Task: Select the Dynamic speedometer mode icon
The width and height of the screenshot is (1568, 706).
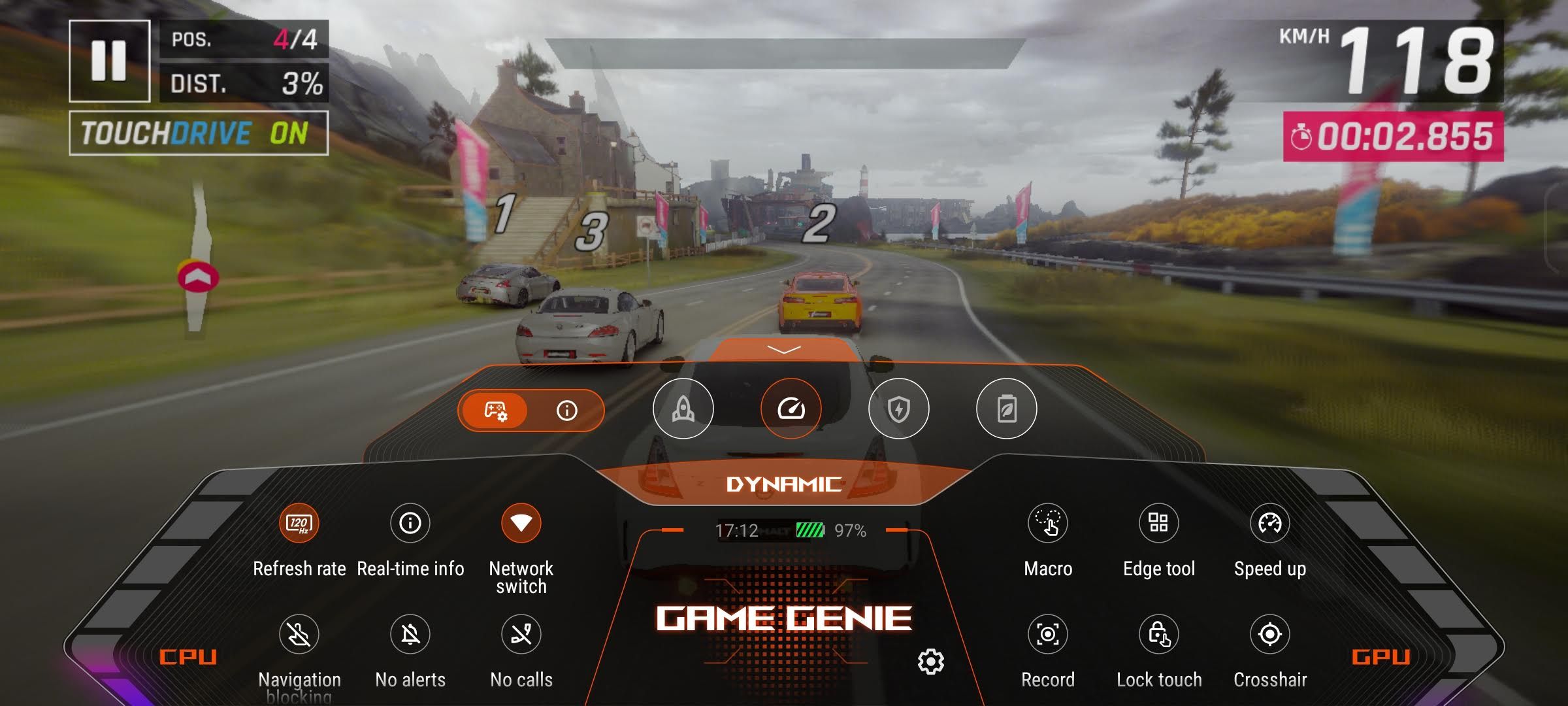Action: (791, 409)
